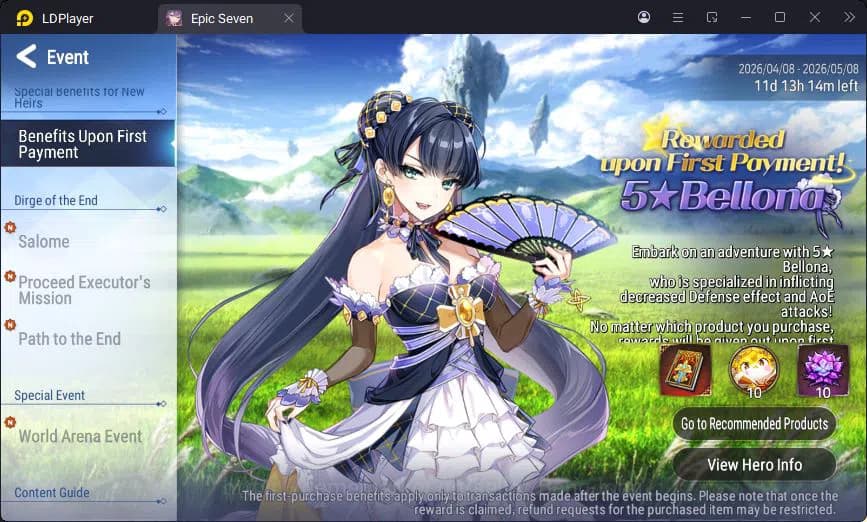867x522 pixels.
Task: Close the Epic Seven tab
Action: click(289, 18)
